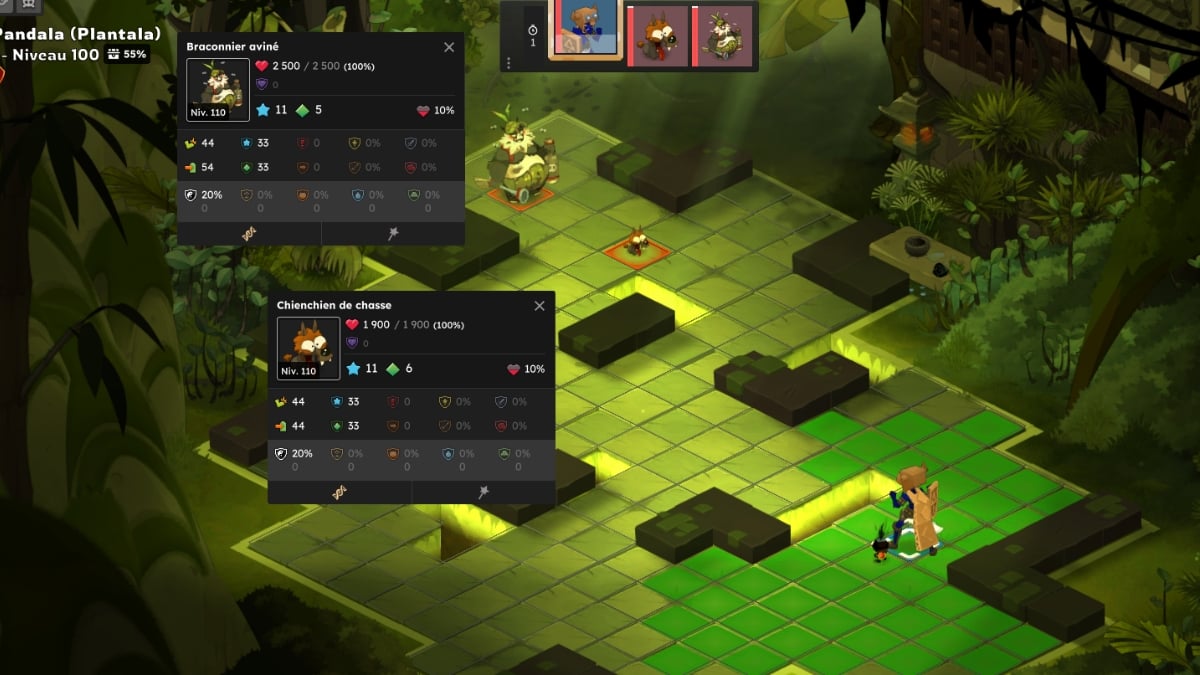Screen dimensions: 1200x675
Task: Switch to wand tab on Chienchien de chasse panel
Action: (484, 492)
